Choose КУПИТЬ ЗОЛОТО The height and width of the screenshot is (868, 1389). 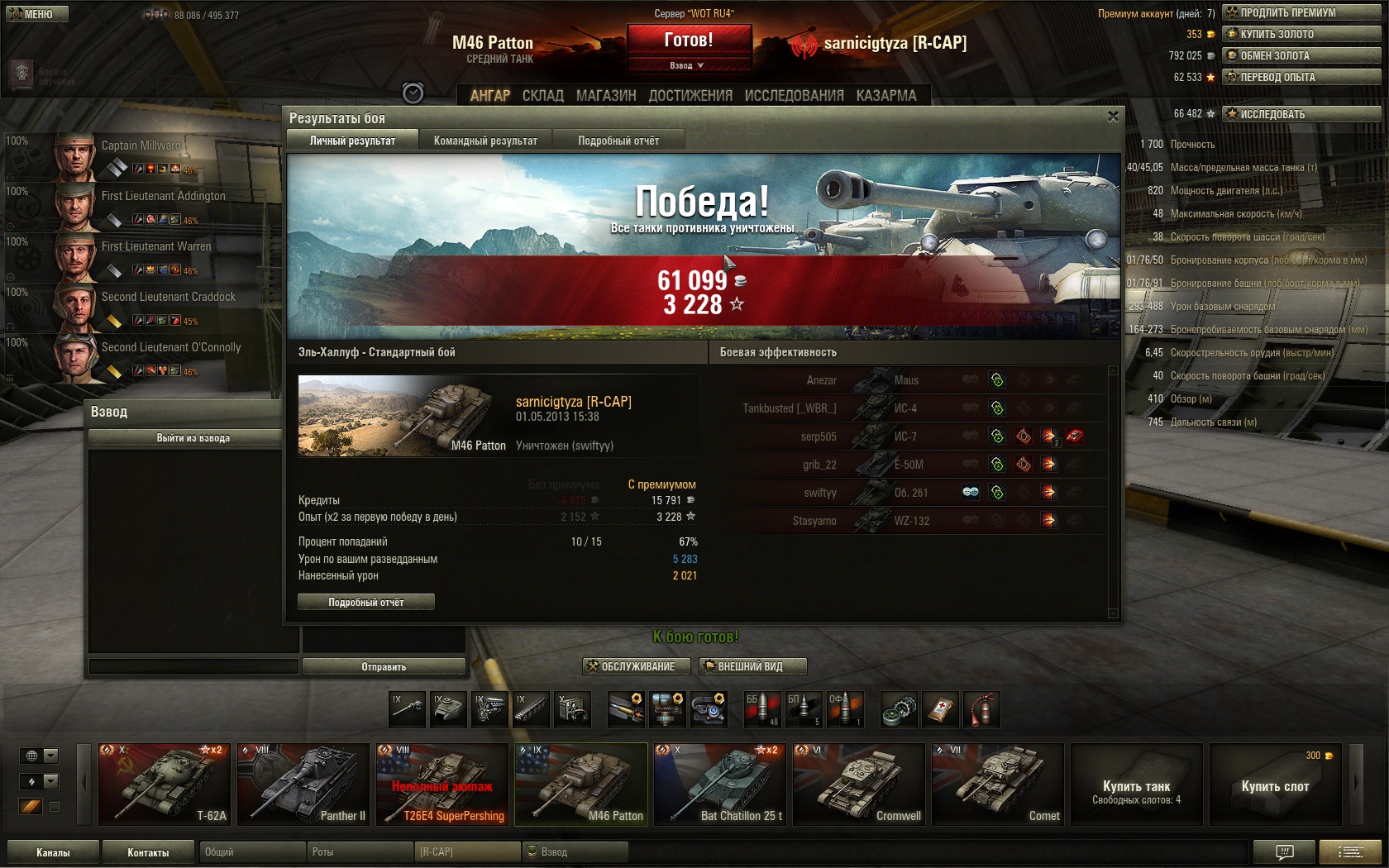(1301, 34)
